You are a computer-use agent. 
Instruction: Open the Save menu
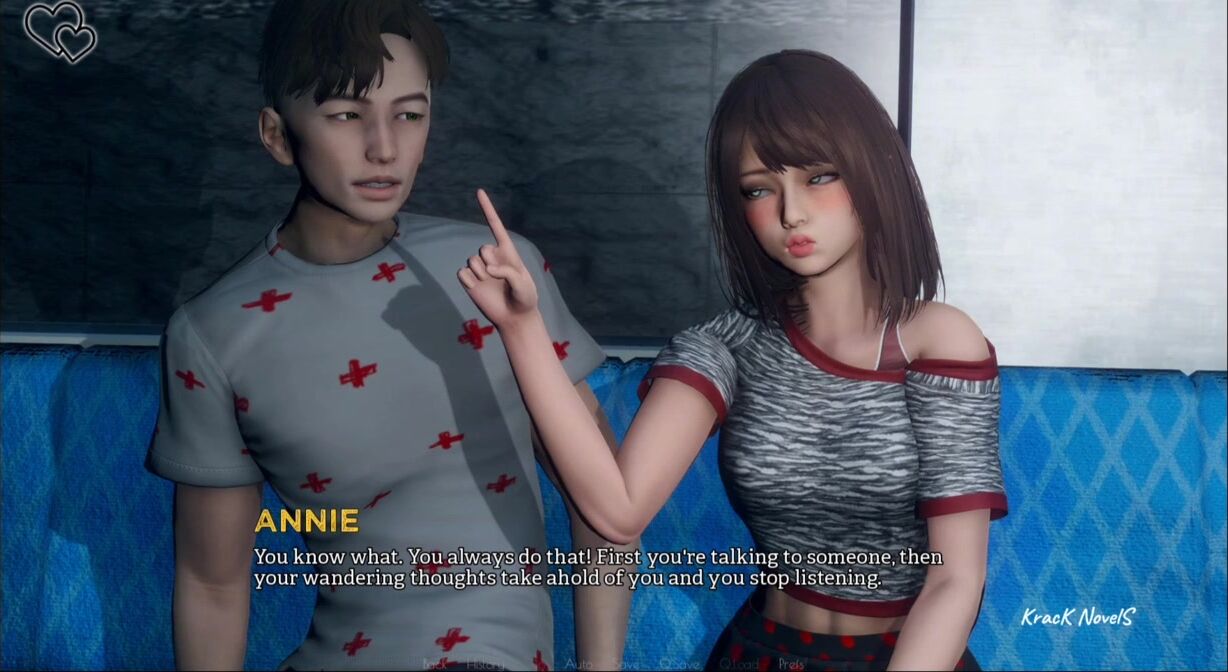coord(626,663)
